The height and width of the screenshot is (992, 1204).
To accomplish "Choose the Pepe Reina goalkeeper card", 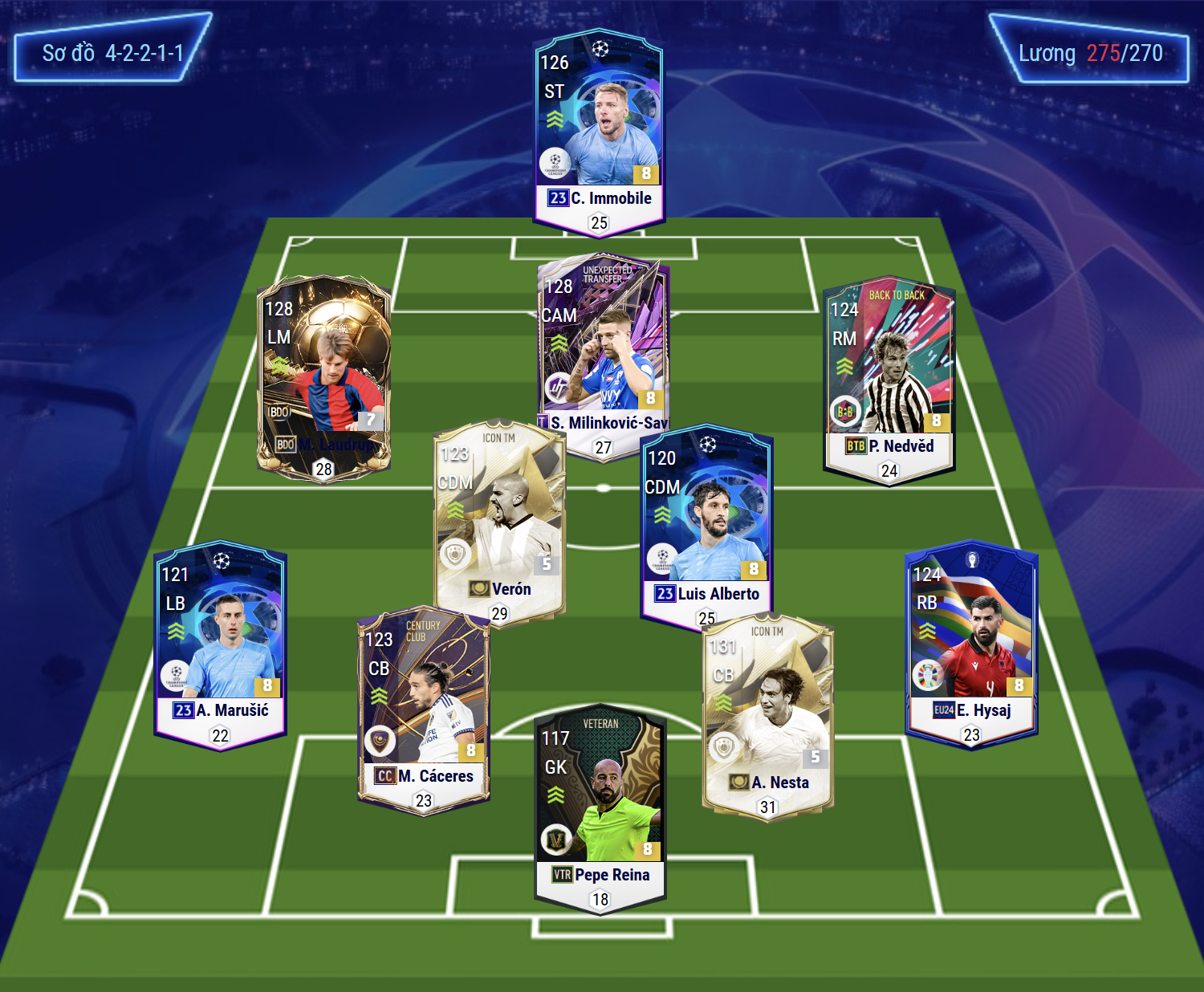I will [600, 807].
